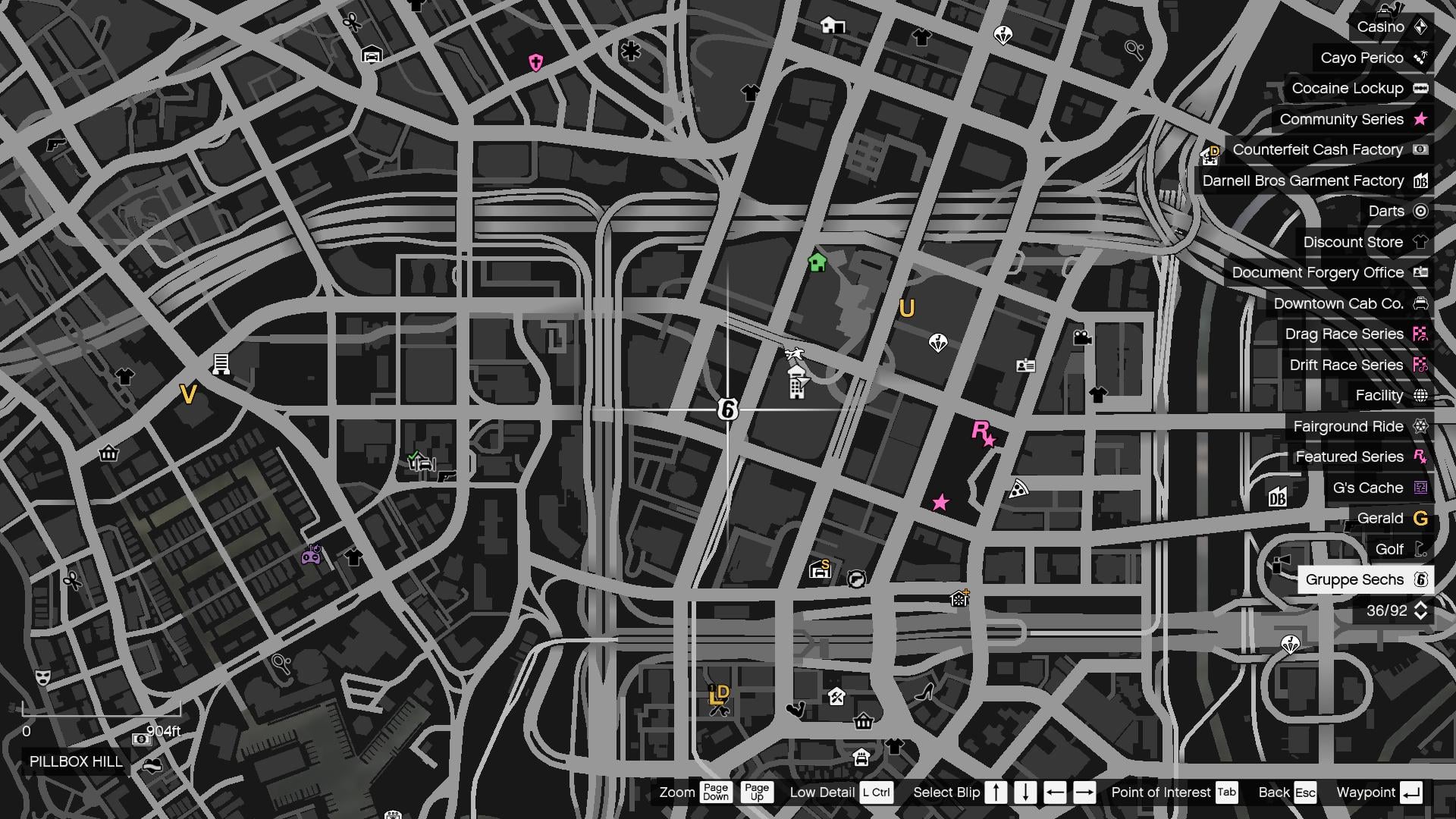Click the right arrow for Select Blip
This screenshot has width=1456, height=819.
tap(1083, 792)
